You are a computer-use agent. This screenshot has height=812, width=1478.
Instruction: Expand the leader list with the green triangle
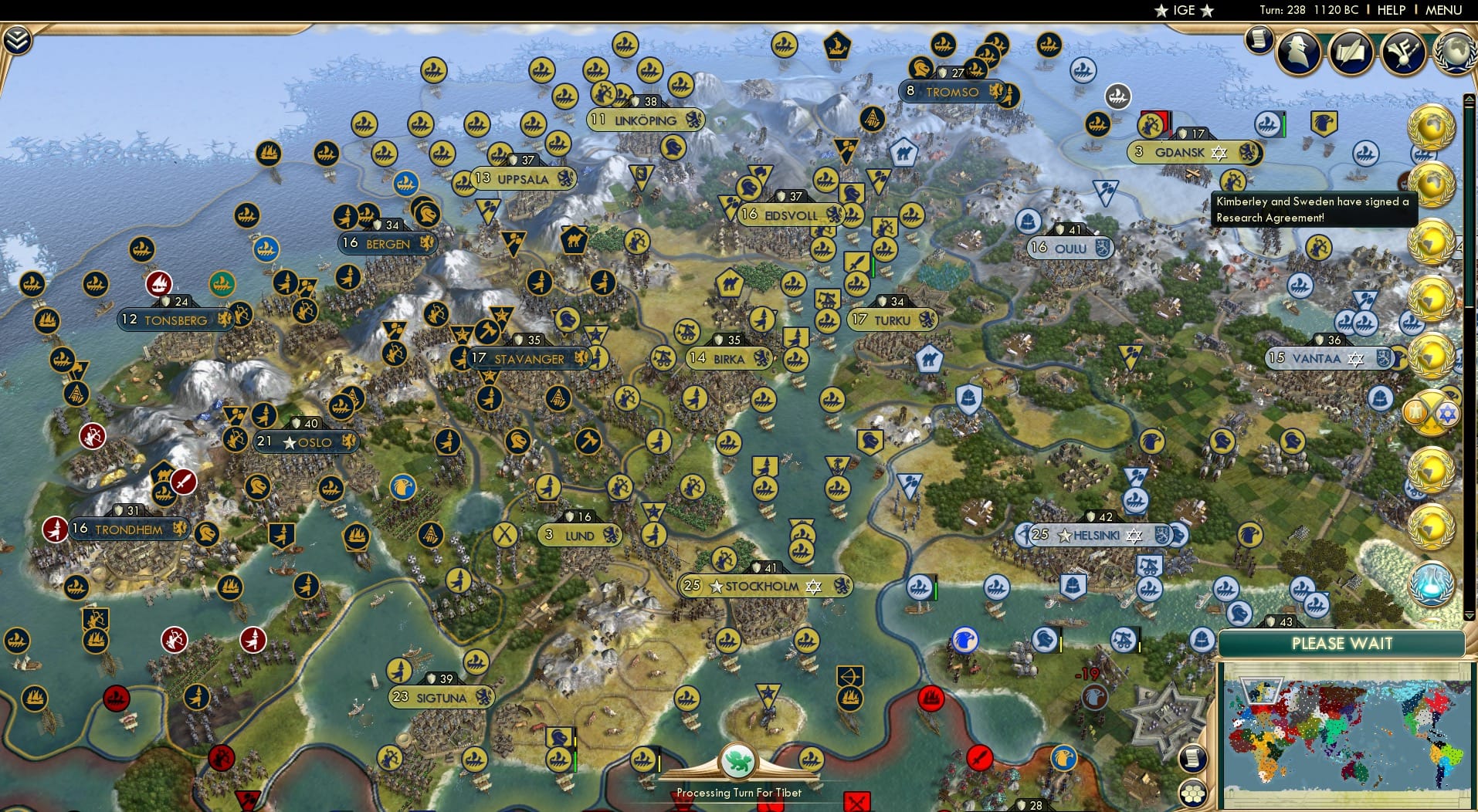[x=1469, y=614]
